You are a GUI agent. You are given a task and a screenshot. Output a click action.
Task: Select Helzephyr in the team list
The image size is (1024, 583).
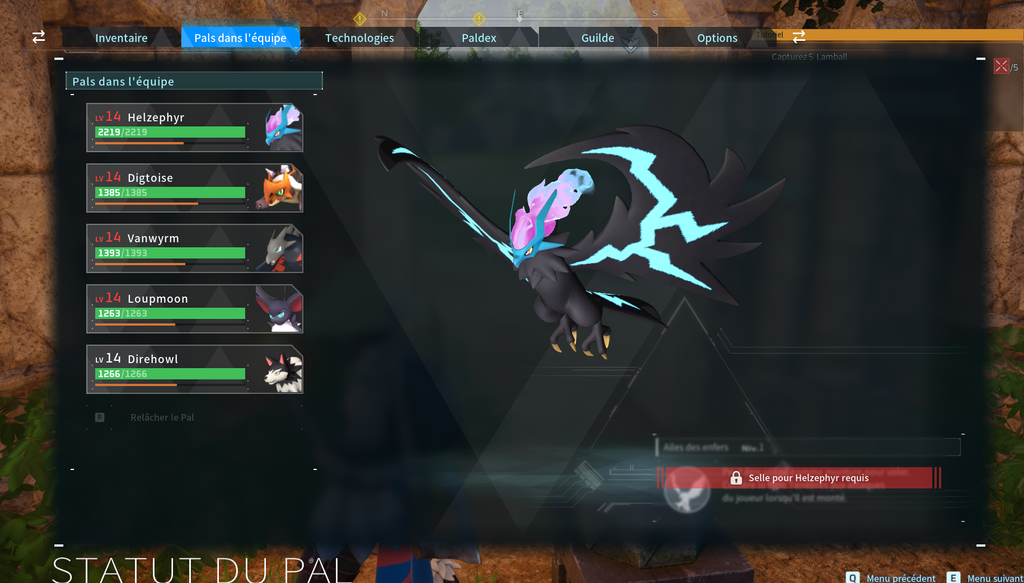tap(194, 128)
